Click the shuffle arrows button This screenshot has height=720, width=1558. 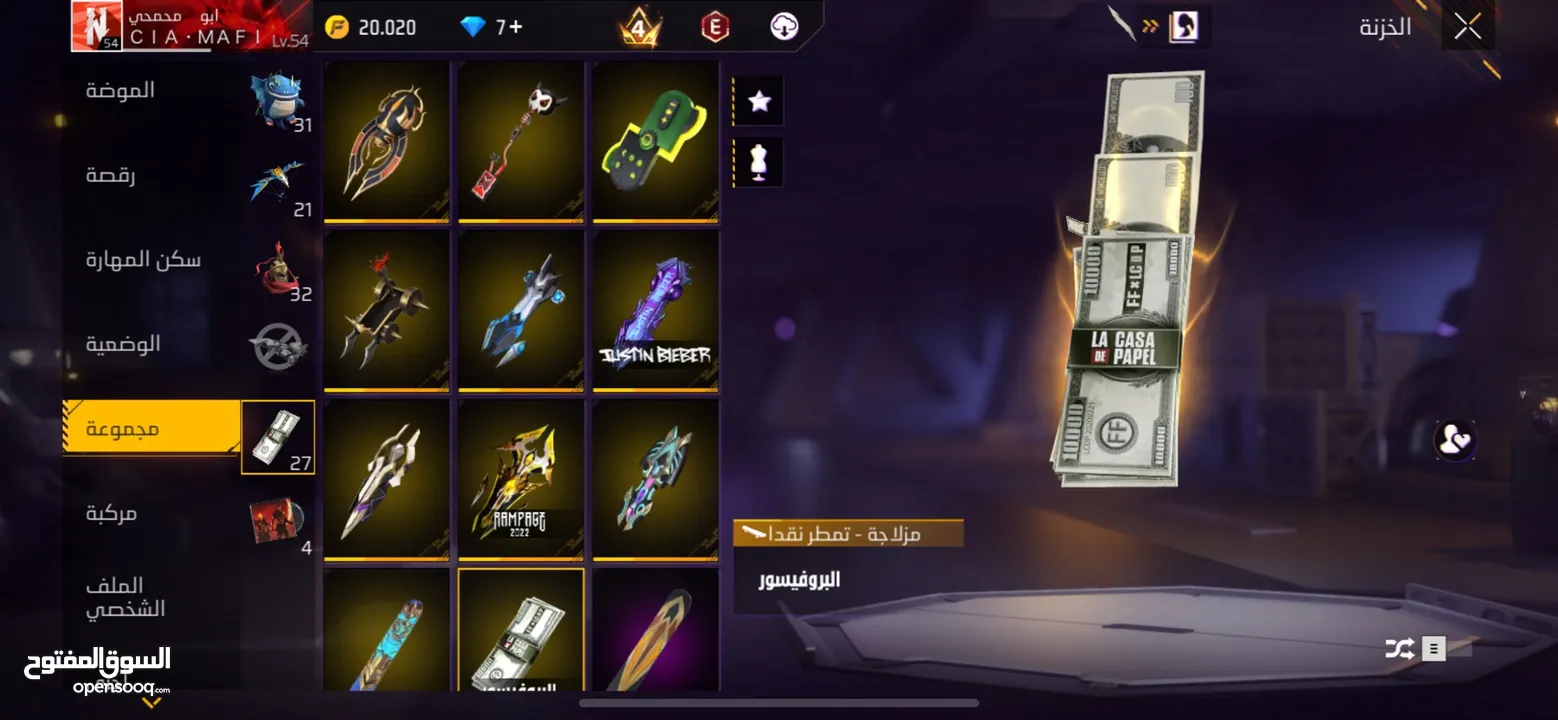[x=1399, y=649]
